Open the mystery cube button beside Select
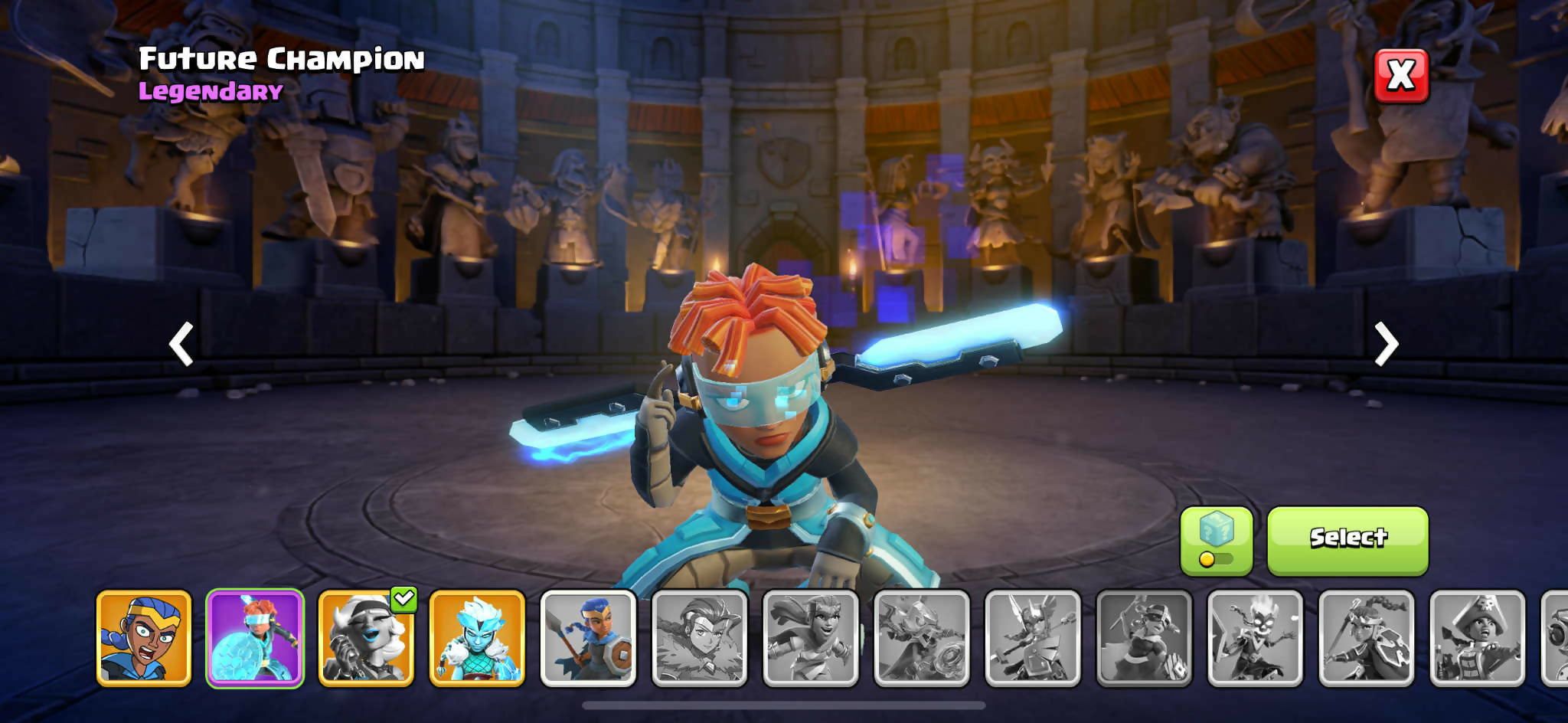Viewport: 1568px width, 723px height. 1216,541
